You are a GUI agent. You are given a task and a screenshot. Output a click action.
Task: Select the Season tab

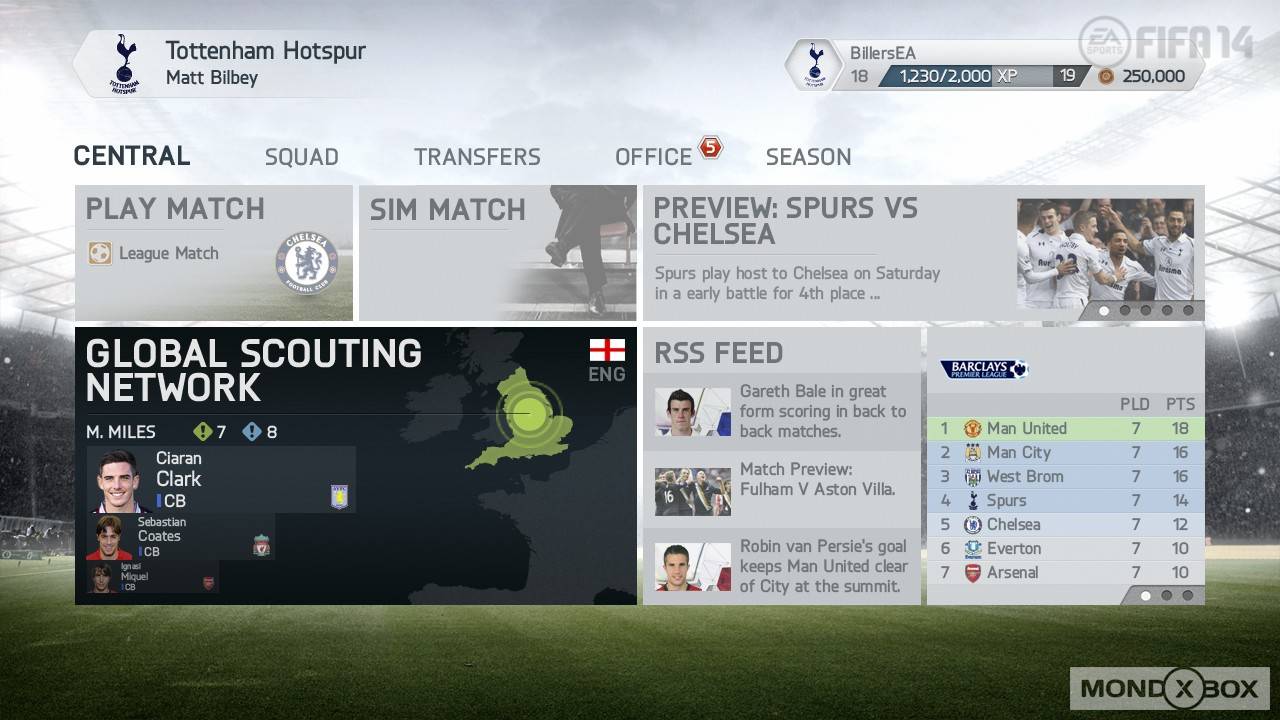click(x=808, y=157)
